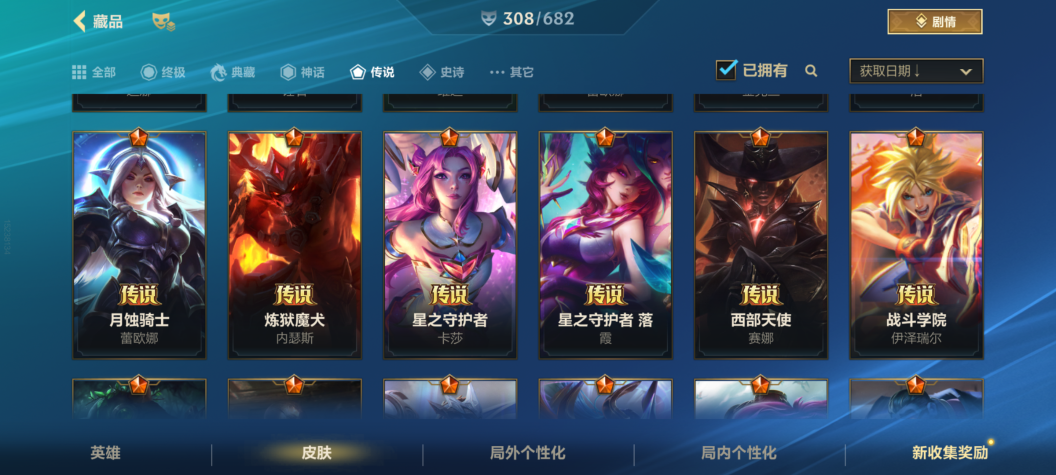The image size is (1056, 475).
Task: Choose the 炼狱魔犬 内瑟斯 skin card
Action: (294, 245)
